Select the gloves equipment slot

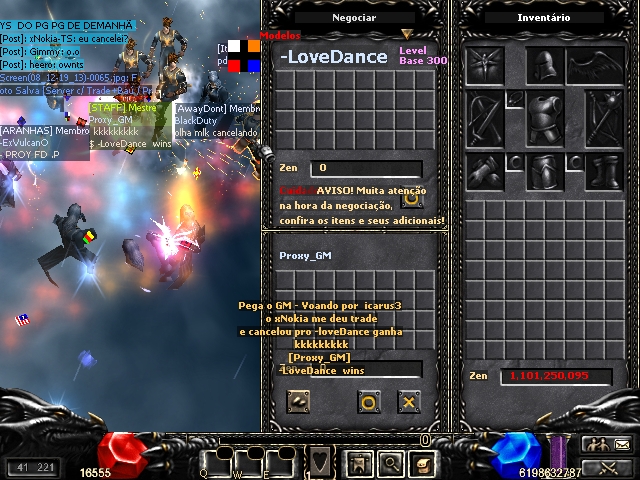(485, 169)
